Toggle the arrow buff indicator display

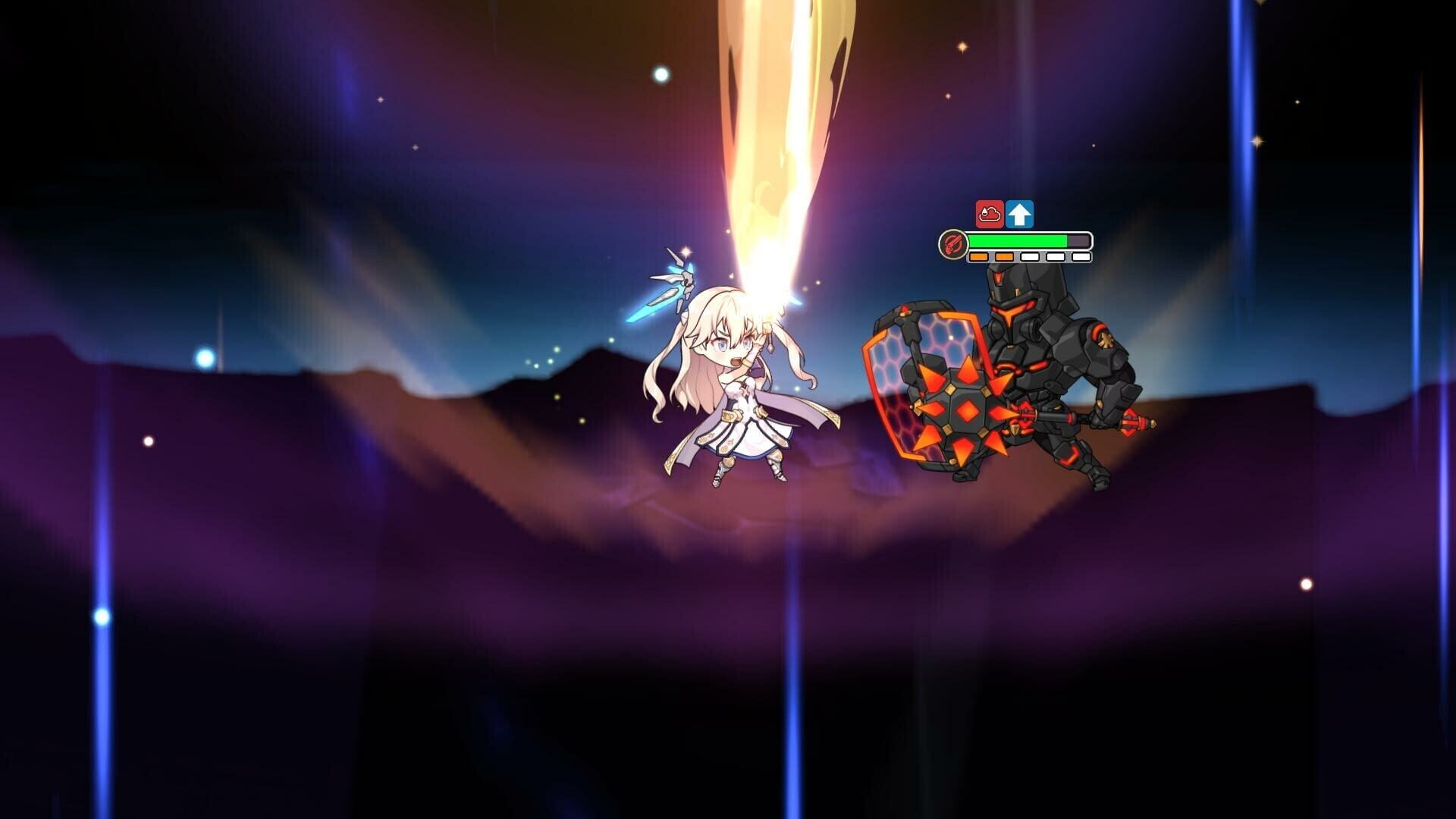(x=1019, y=214)
